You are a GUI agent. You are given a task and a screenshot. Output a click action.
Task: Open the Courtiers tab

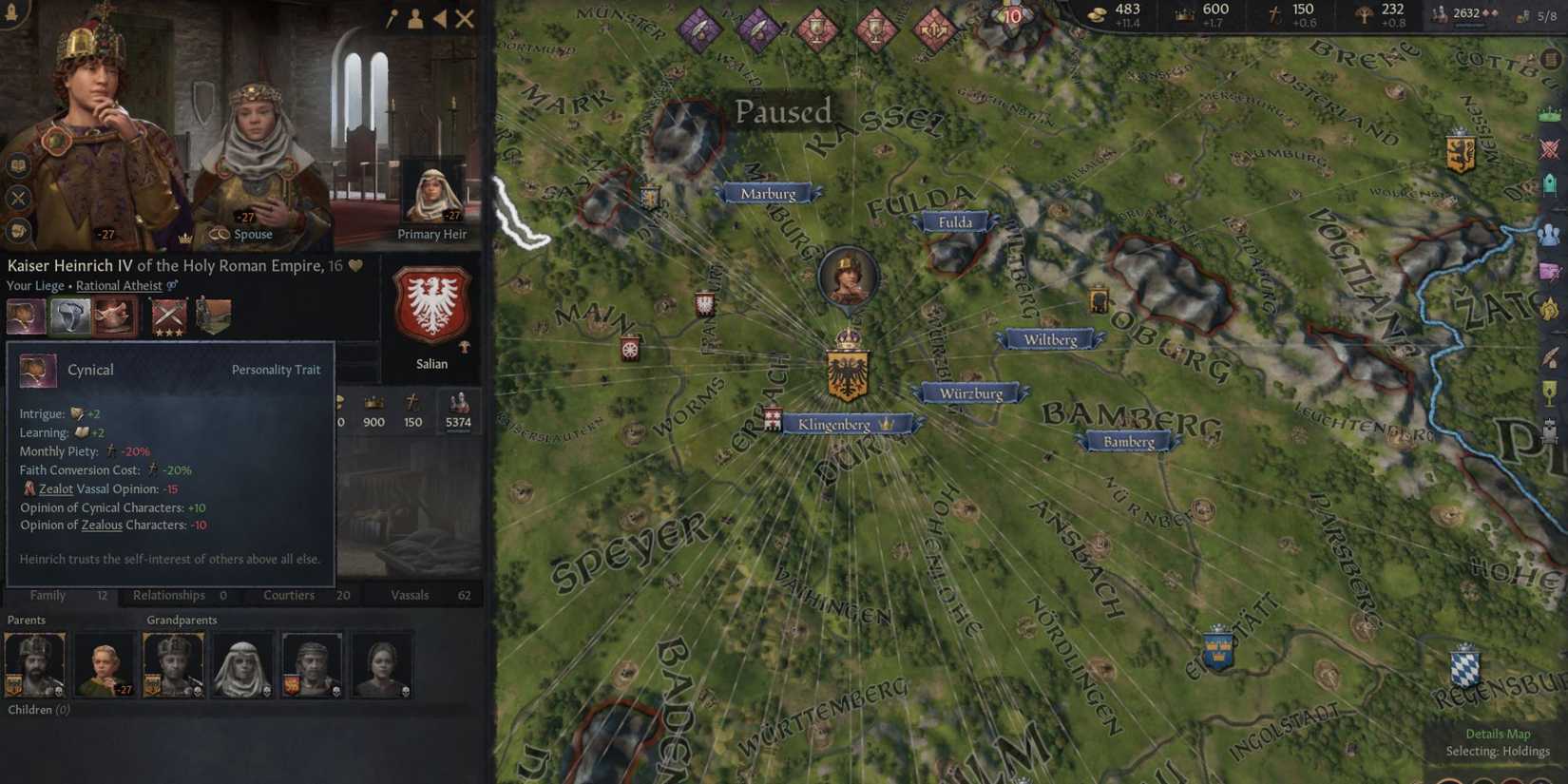(x=289, y=595)
